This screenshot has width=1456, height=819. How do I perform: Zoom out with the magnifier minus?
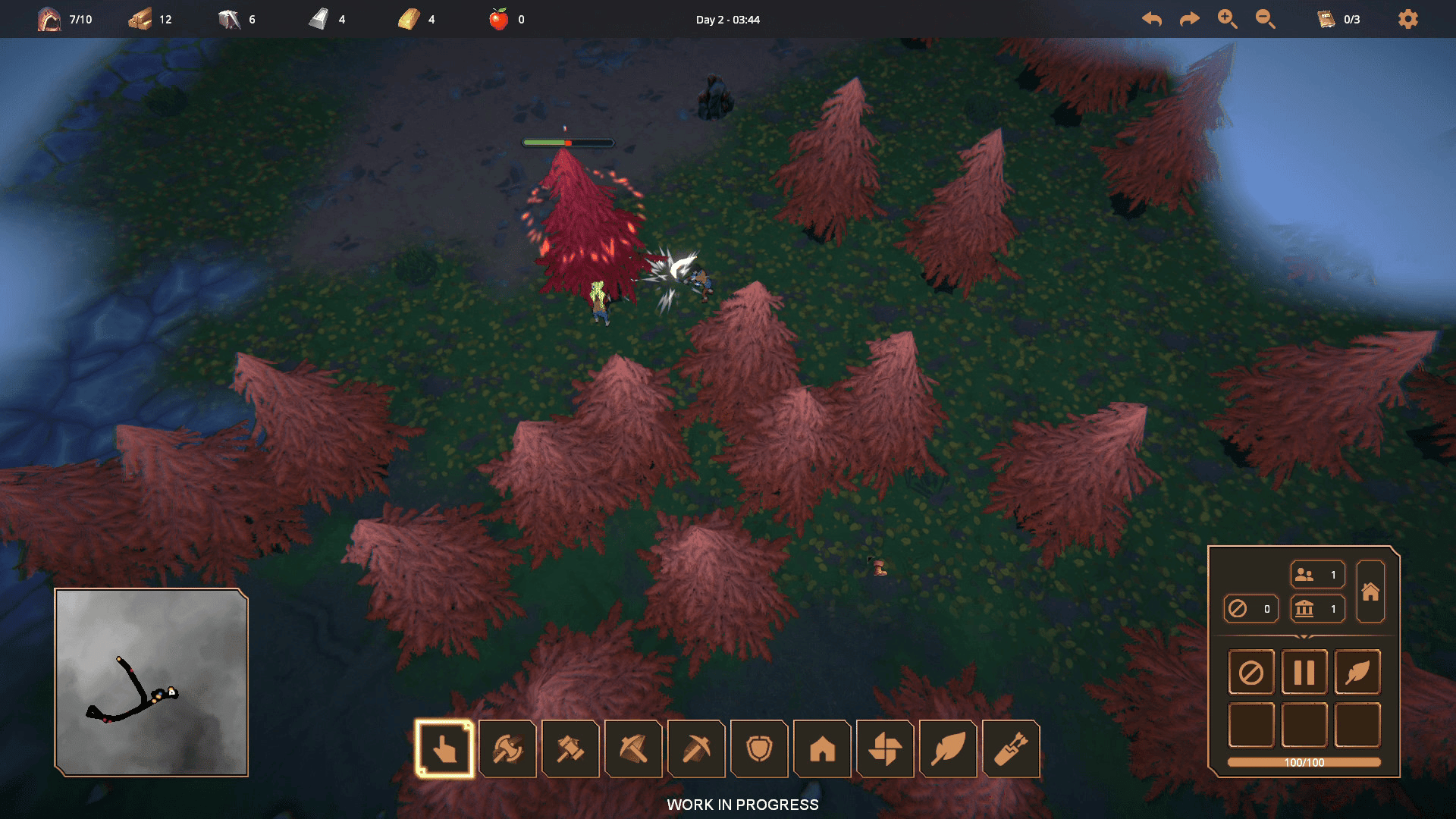click(1265, 19)
